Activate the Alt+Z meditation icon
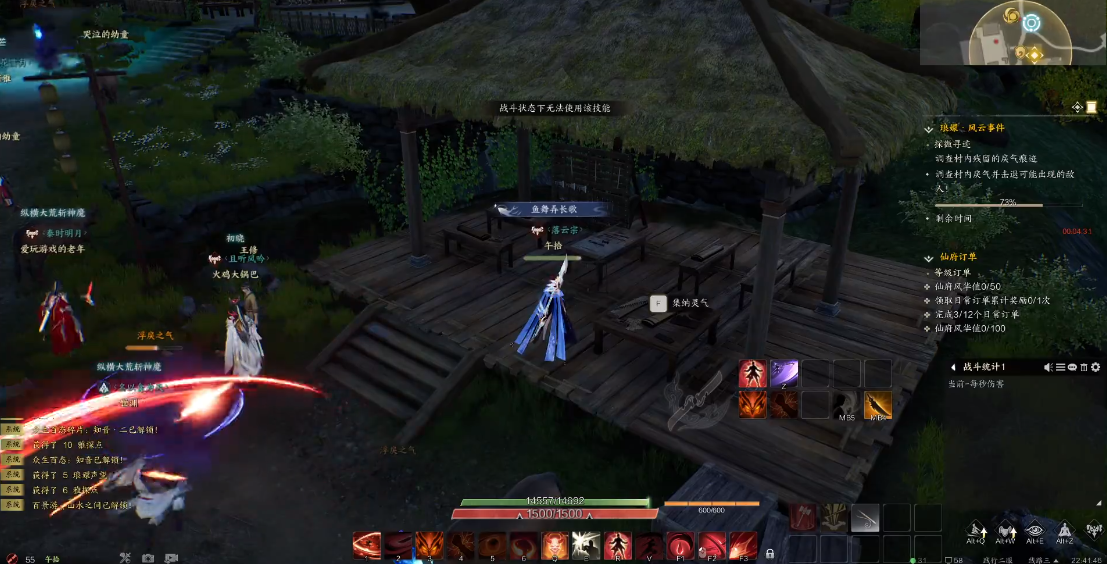The height and width of the screenshot is (564, 1107). pyautogui.click(x=1065, y=530)
